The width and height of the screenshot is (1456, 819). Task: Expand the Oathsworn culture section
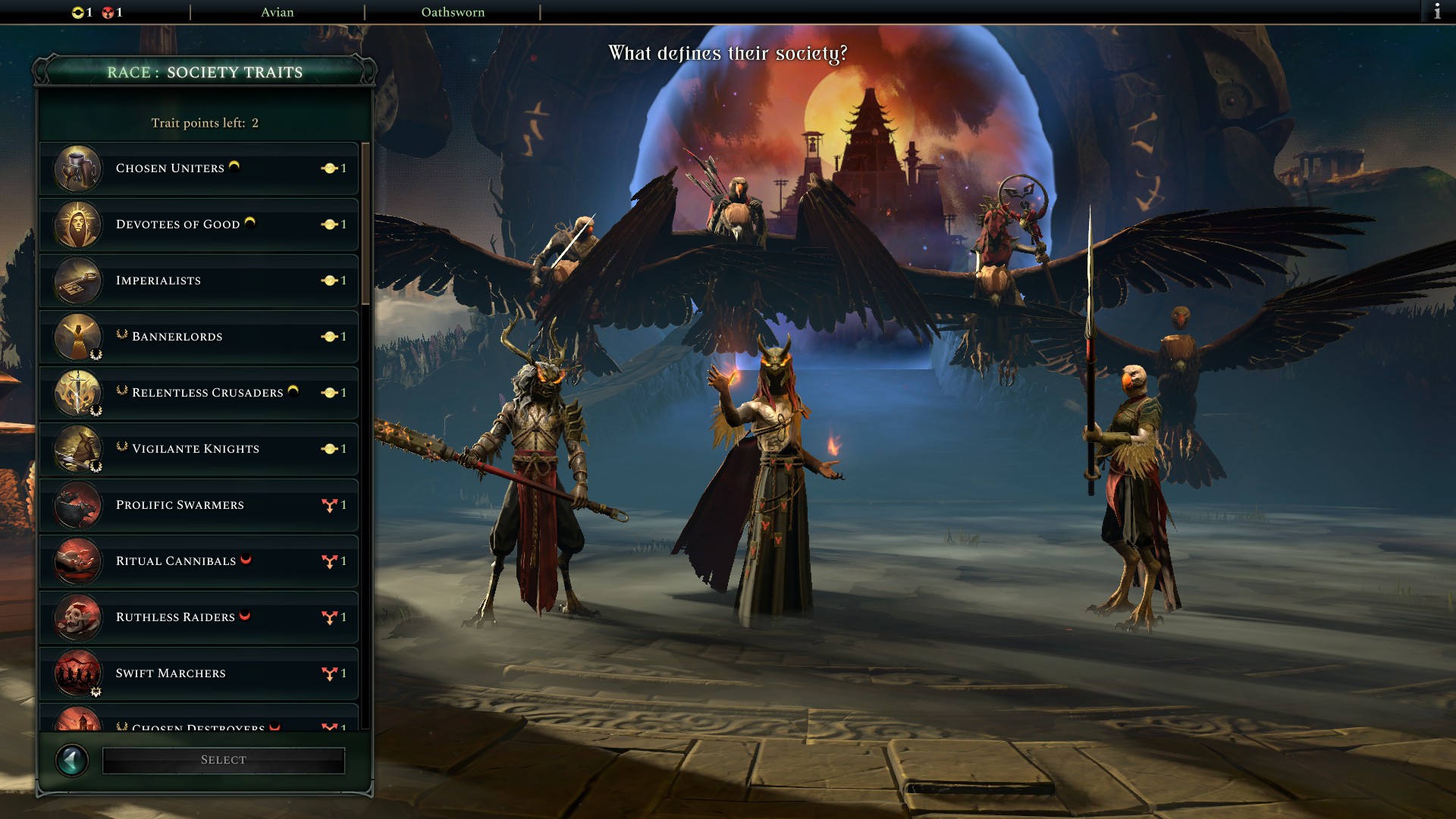coord(453,12)
